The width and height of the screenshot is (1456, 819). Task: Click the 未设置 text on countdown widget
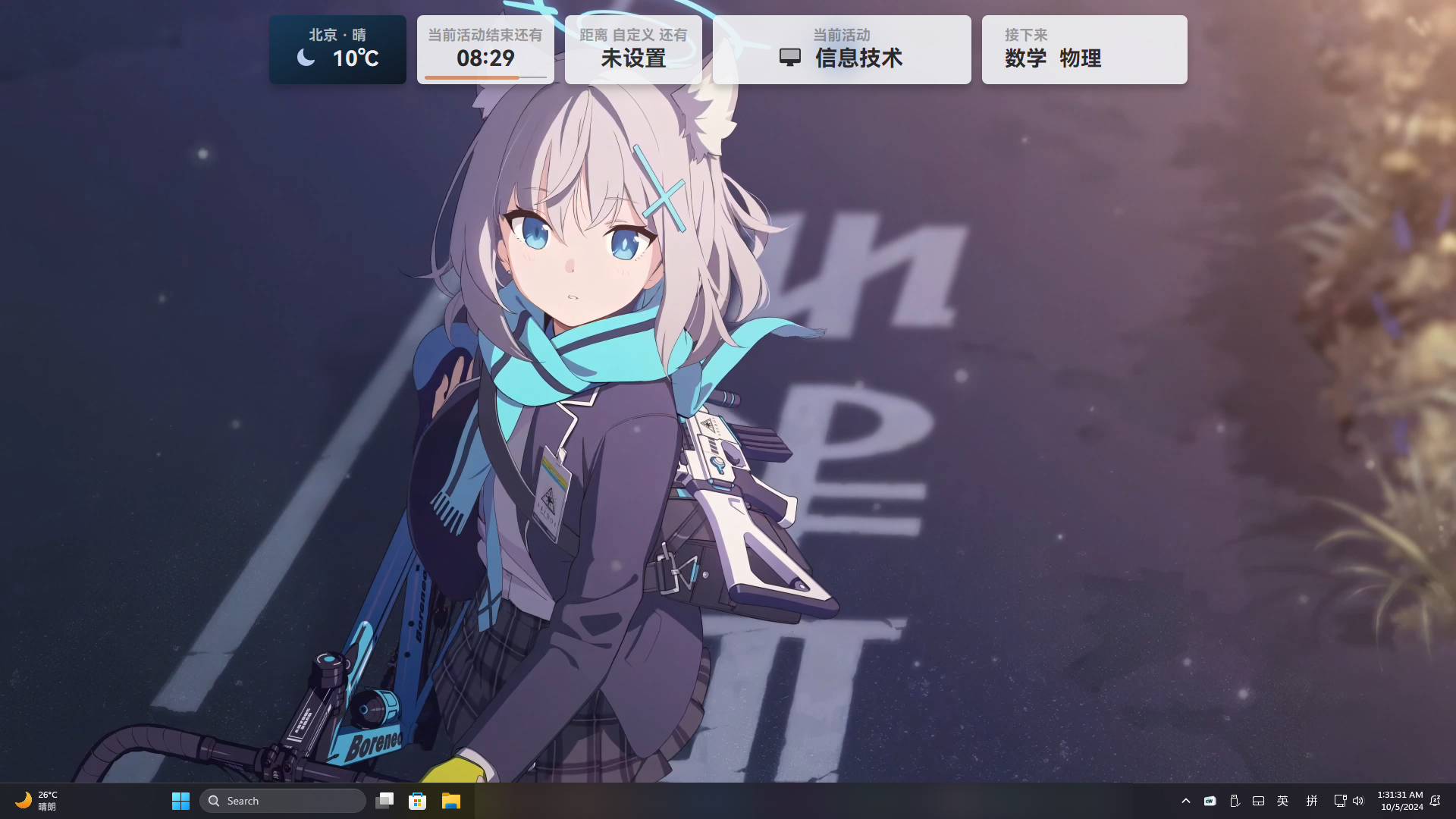click(x=632, y=58)
